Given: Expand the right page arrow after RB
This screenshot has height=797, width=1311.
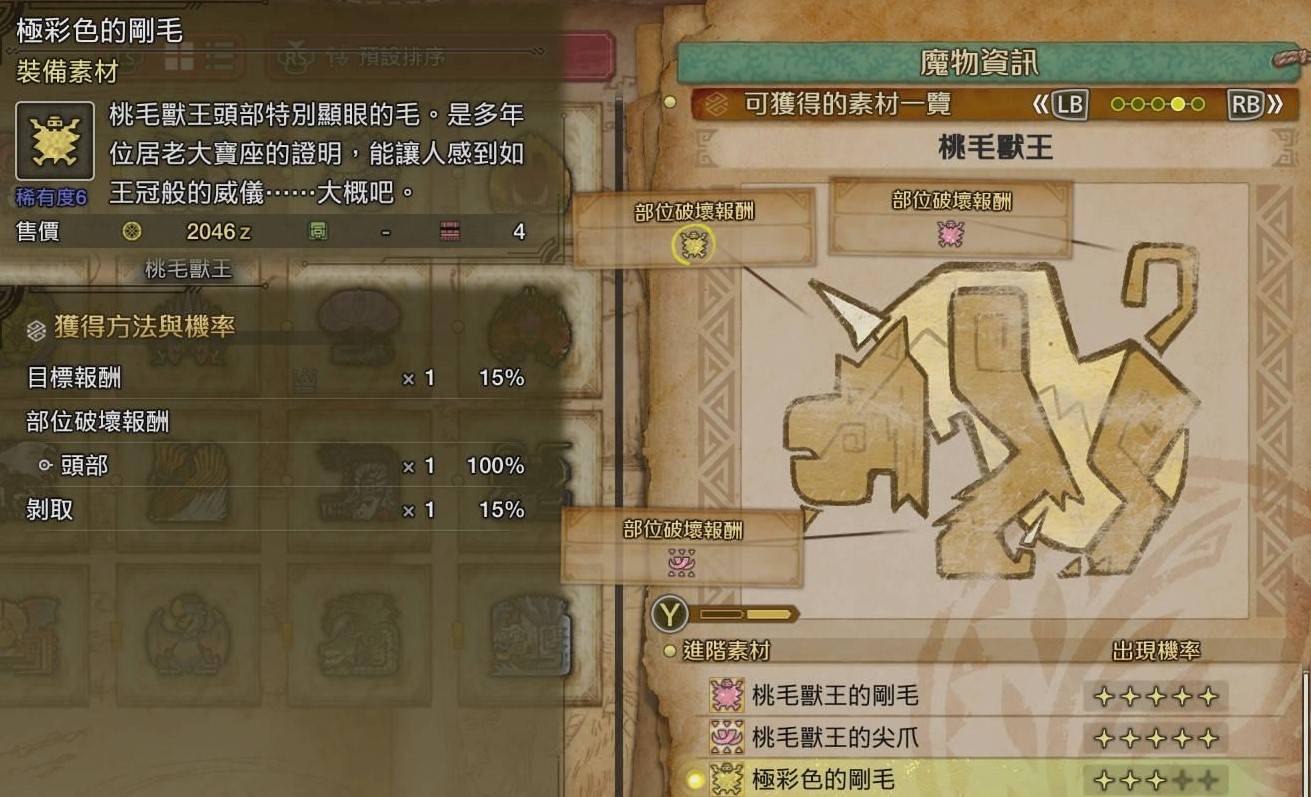Looking at the screenshot, I should [1277, 103].
